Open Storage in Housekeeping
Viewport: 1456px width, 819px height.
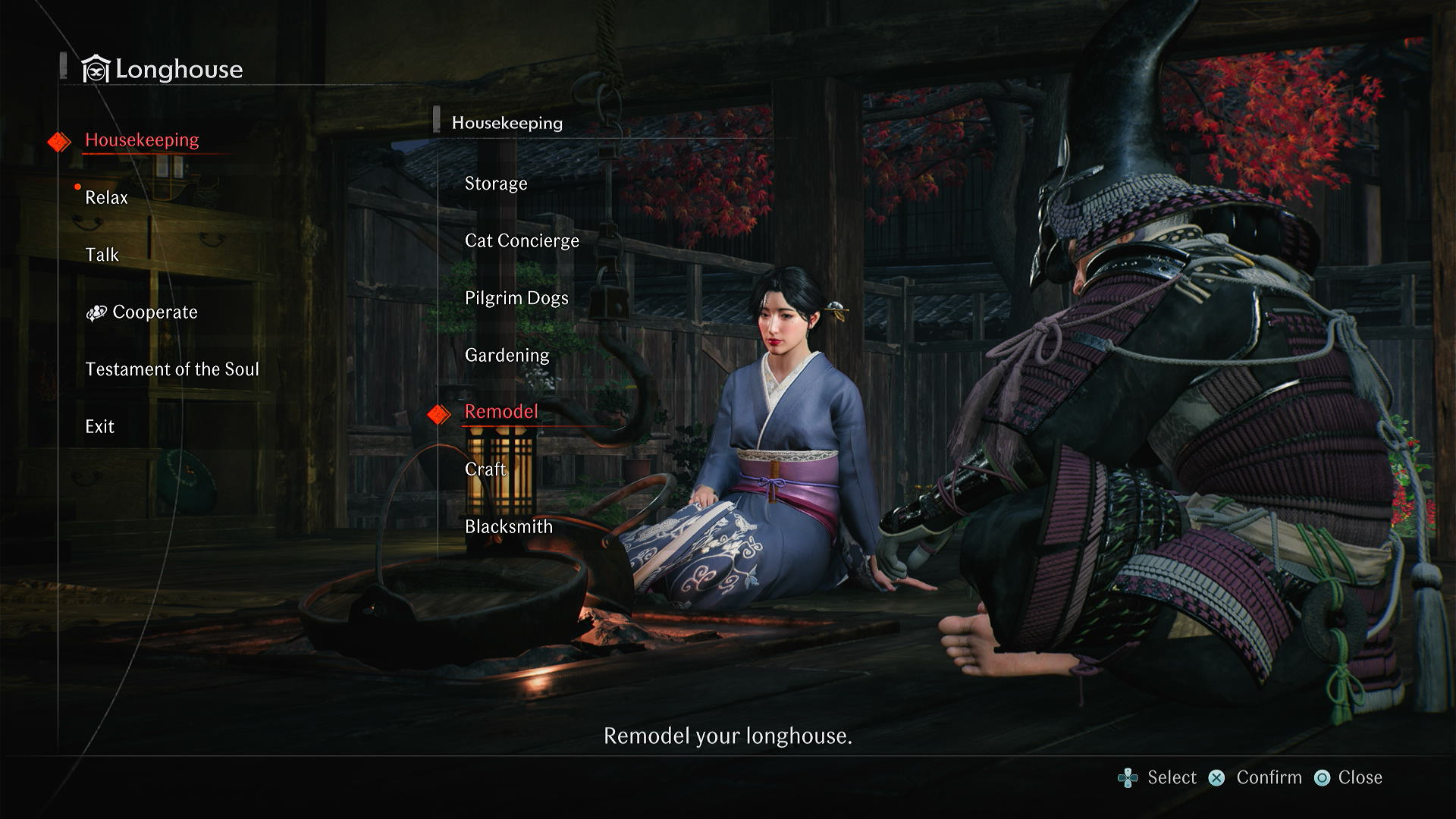click(x=496, y=184)
